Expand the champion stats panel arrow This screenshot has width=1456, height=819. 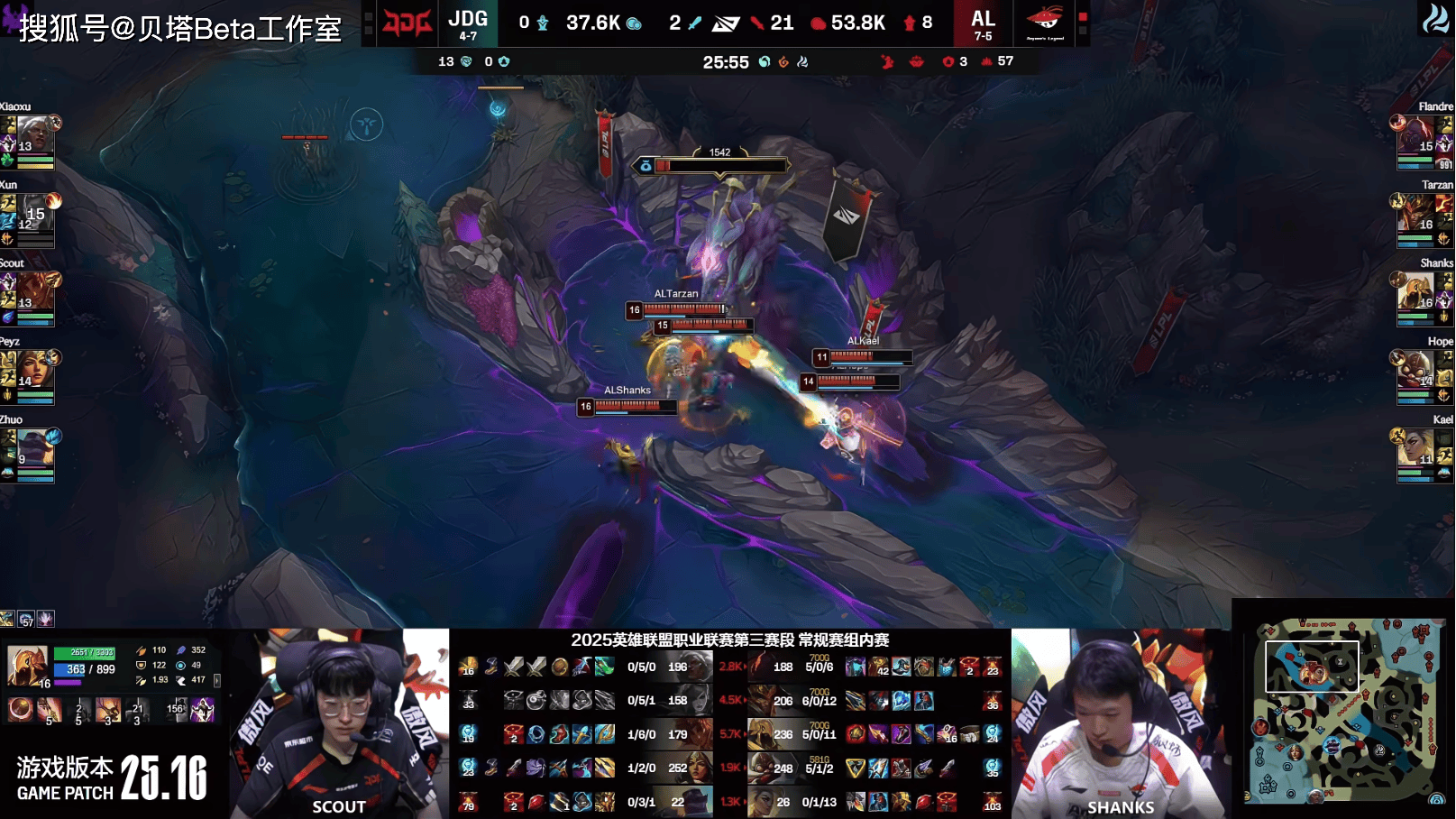click(217, 680)
